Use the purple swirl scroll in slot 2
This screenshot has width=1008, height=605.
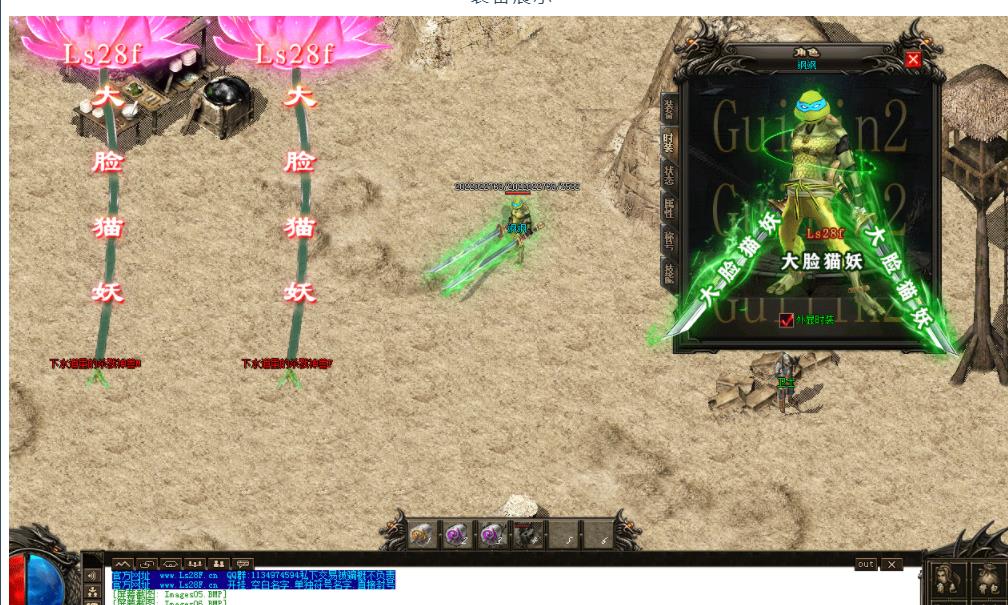457,535
